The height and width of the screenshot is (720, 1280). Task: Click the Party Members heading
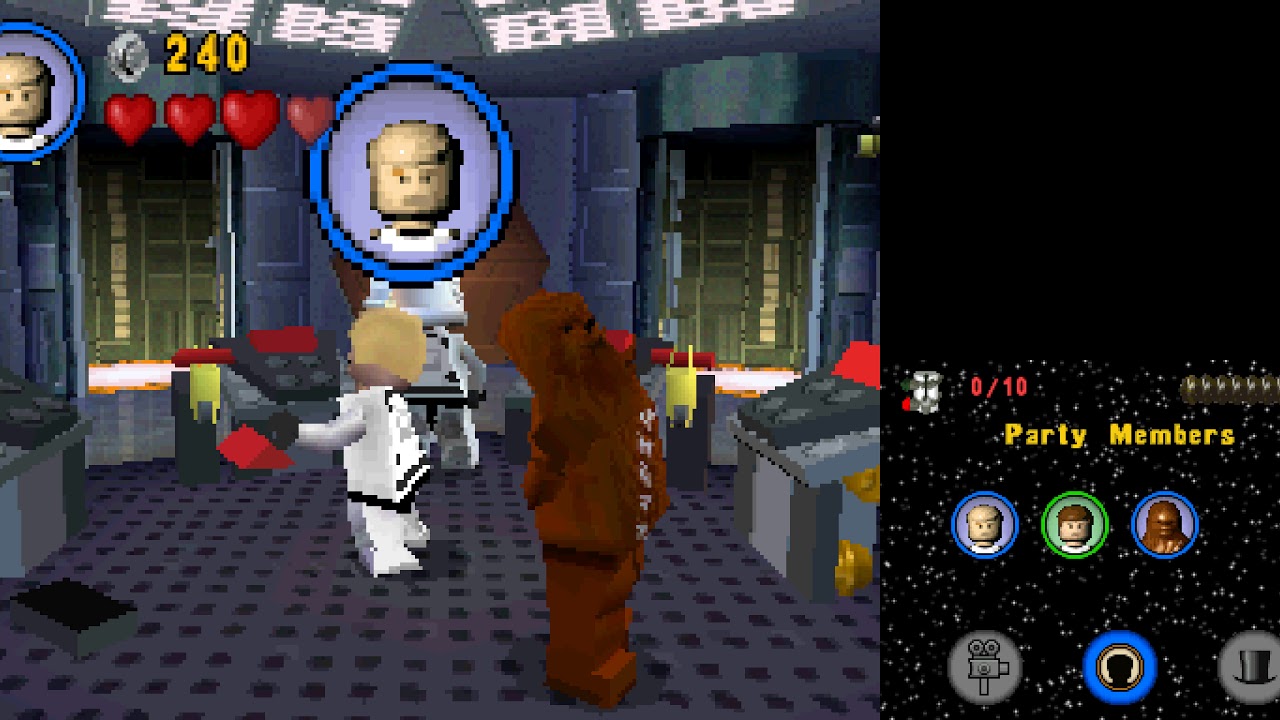pos(1118,434)
